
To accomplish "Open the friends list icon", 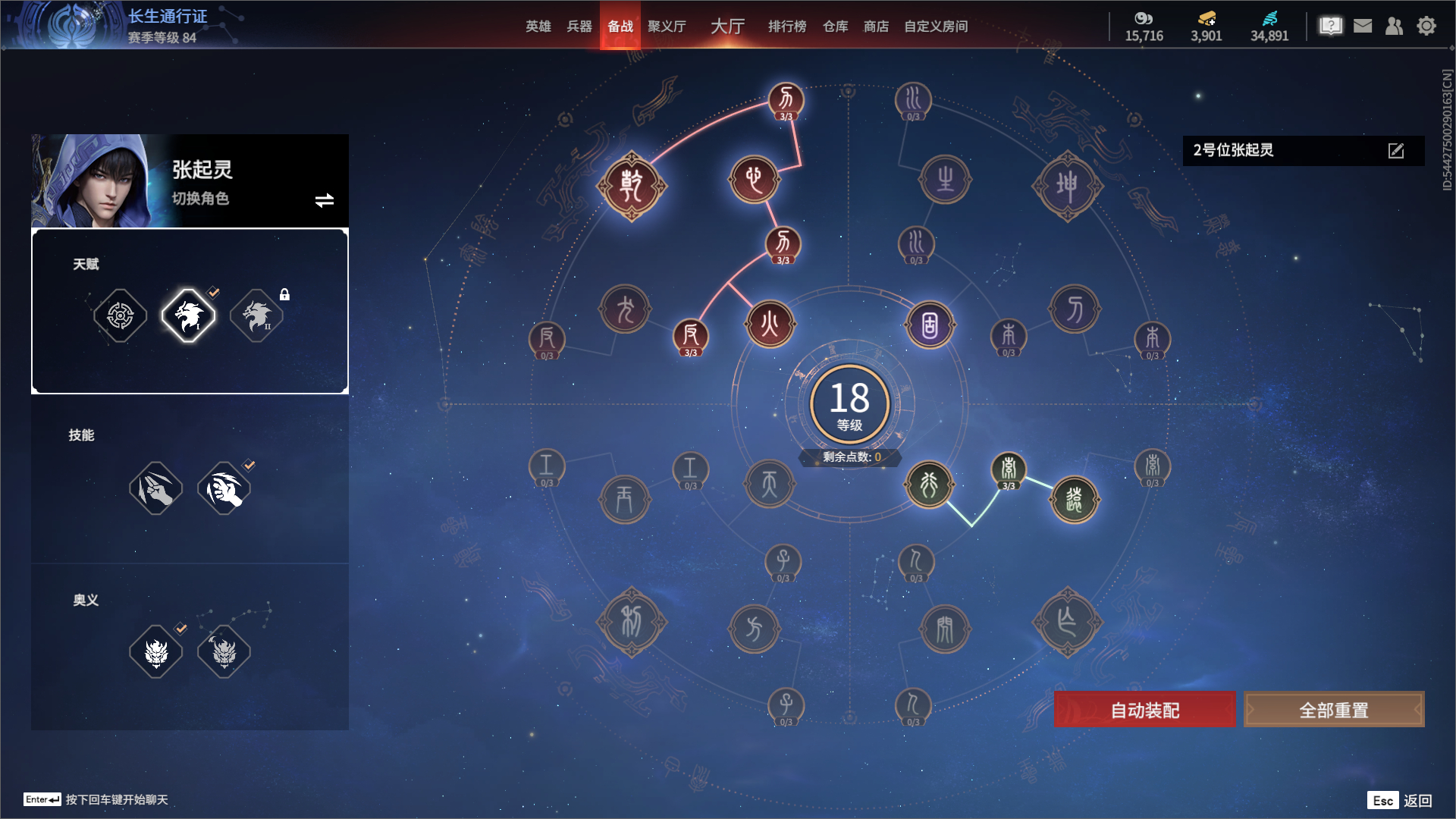I will tap(1394, 27).
